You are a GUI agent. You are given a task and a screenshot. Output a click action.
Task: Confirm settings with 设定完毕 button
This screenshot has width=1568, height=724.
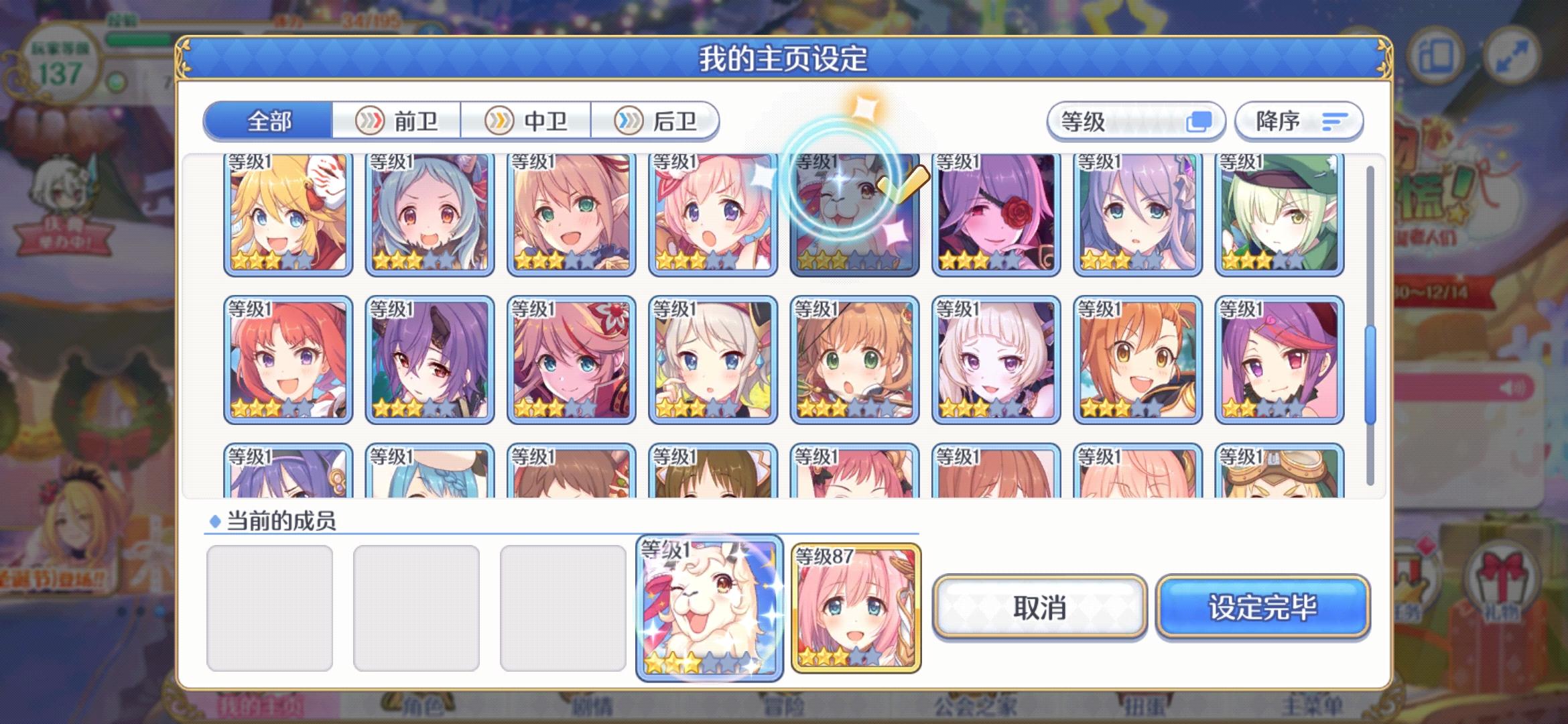coord(1262,607)
